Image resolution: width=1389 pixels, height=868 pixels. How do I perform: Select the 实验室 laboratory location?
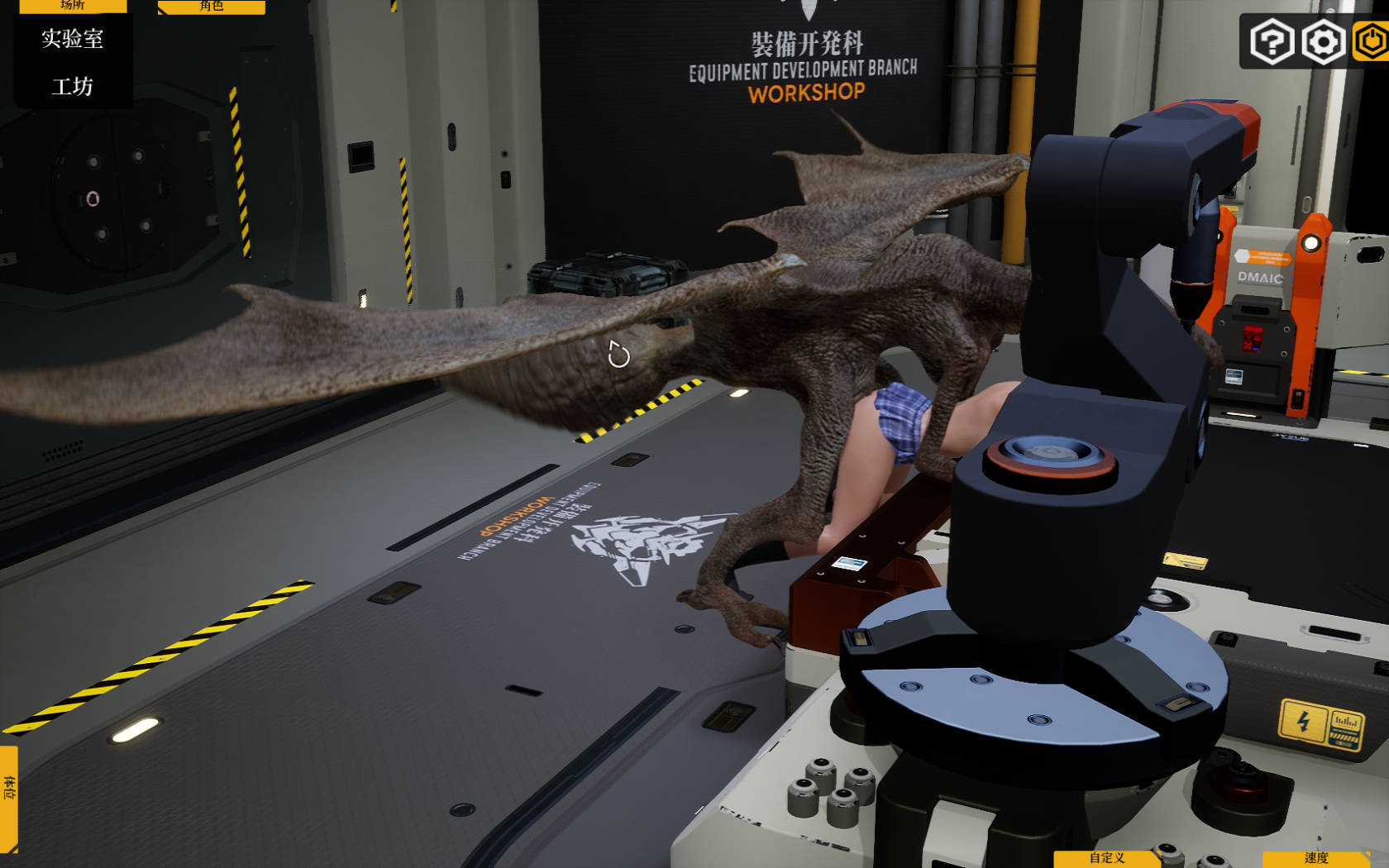point(73,39)
